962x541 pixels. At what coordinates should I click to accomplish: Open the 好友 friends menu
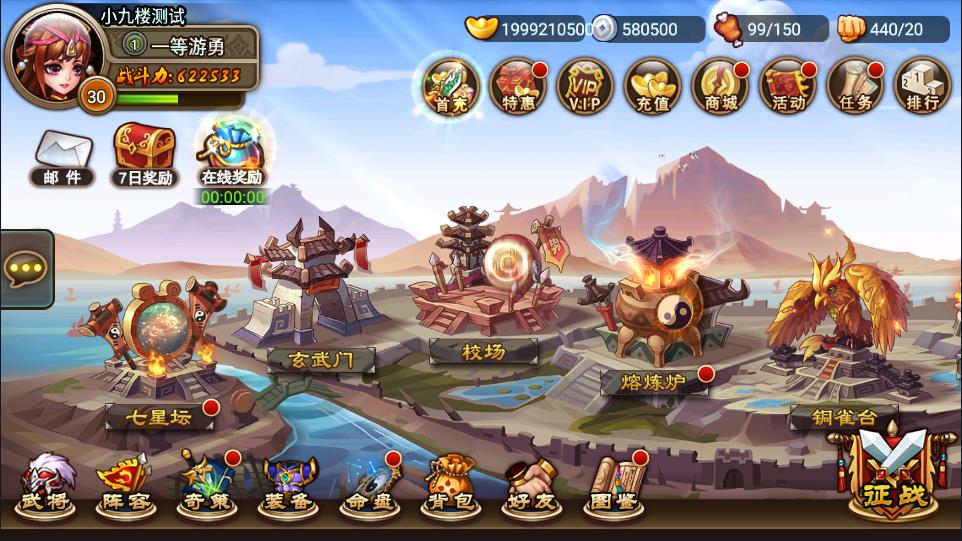click(x=530, y=484)
